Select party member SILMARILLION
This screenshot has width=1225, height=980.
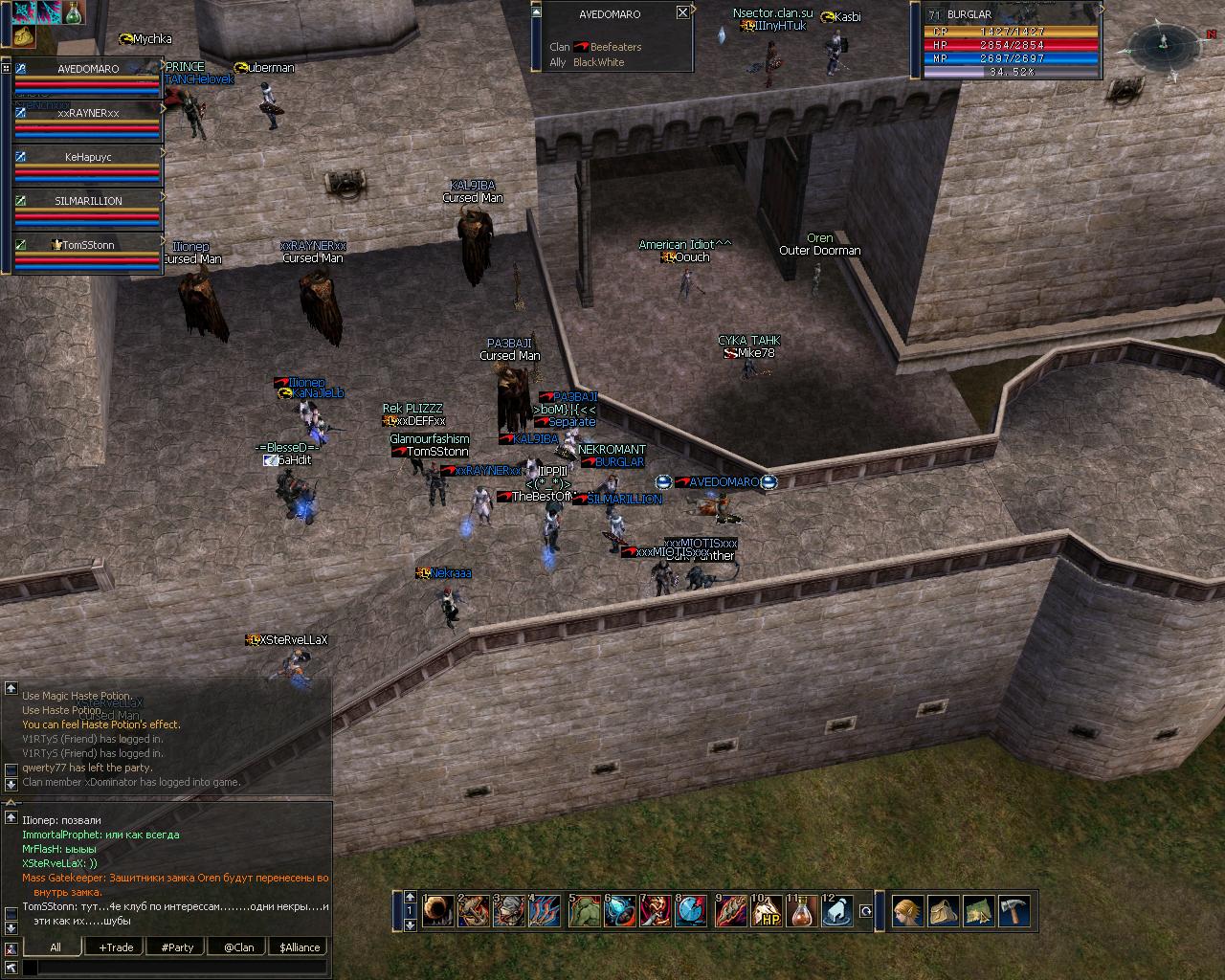point(88,201)
